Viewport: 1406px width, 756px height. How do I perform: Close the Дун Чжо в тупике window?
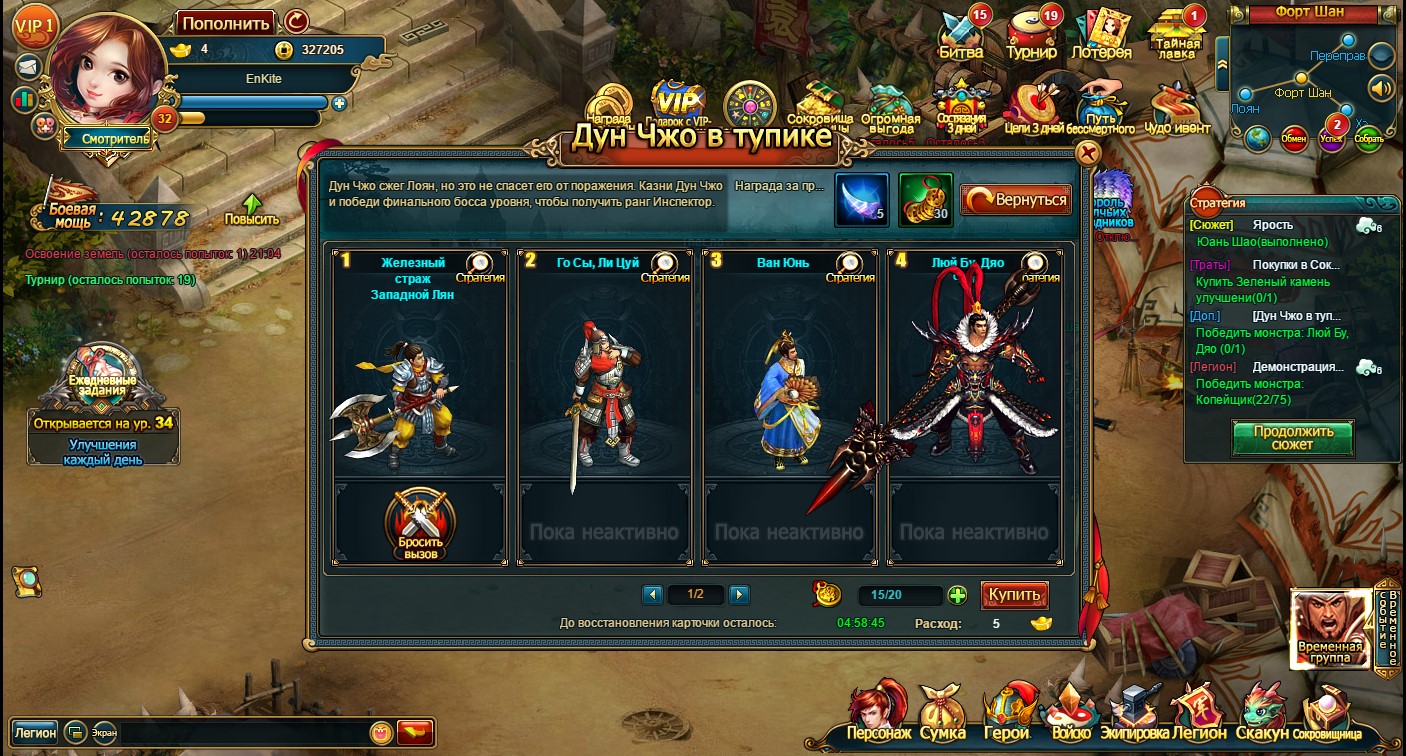pyautogui.click(x=1087, y=153)
